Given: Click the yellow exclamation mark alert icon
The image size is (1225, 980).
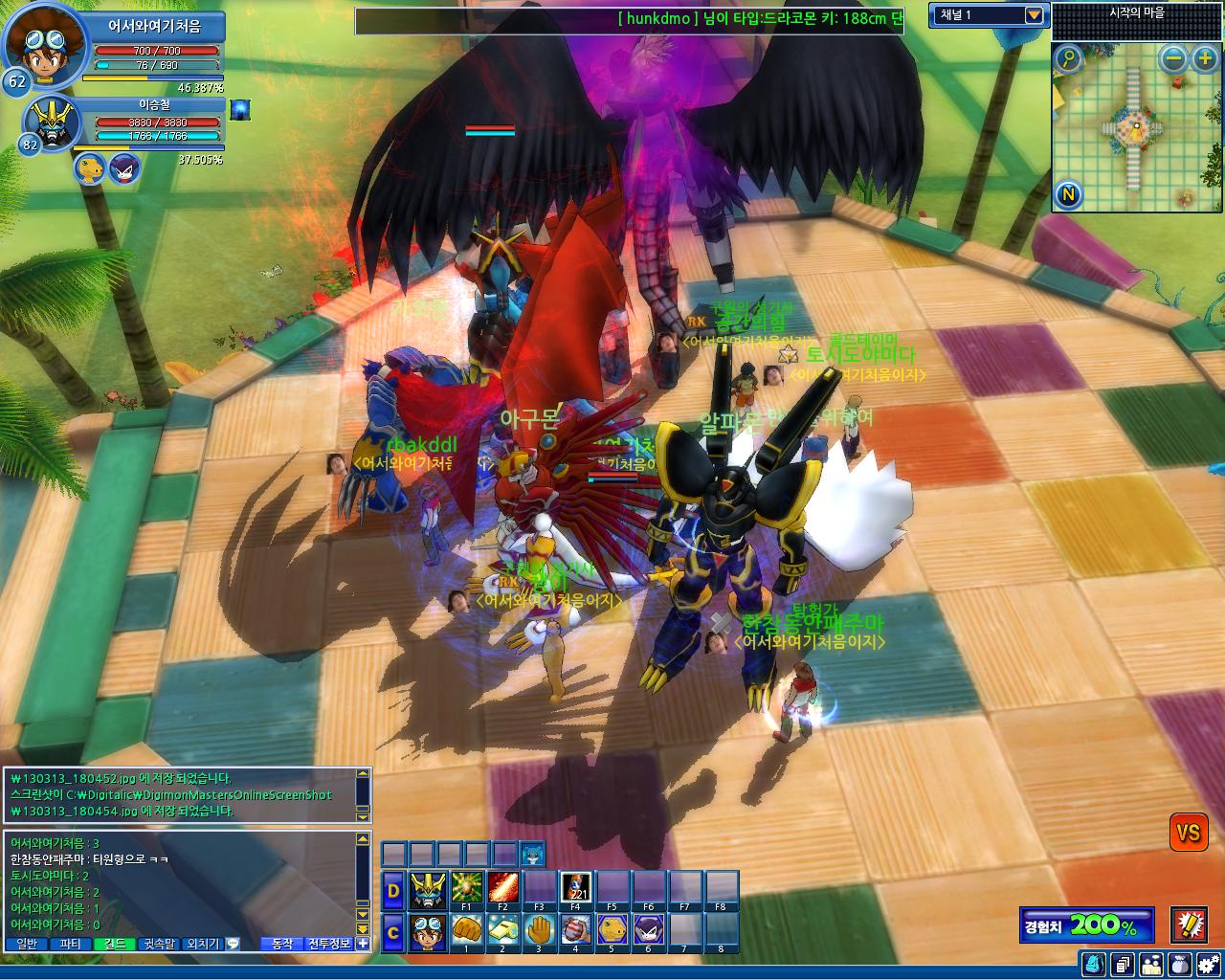Looking at the screenshot, I should tap(1189, 924).
